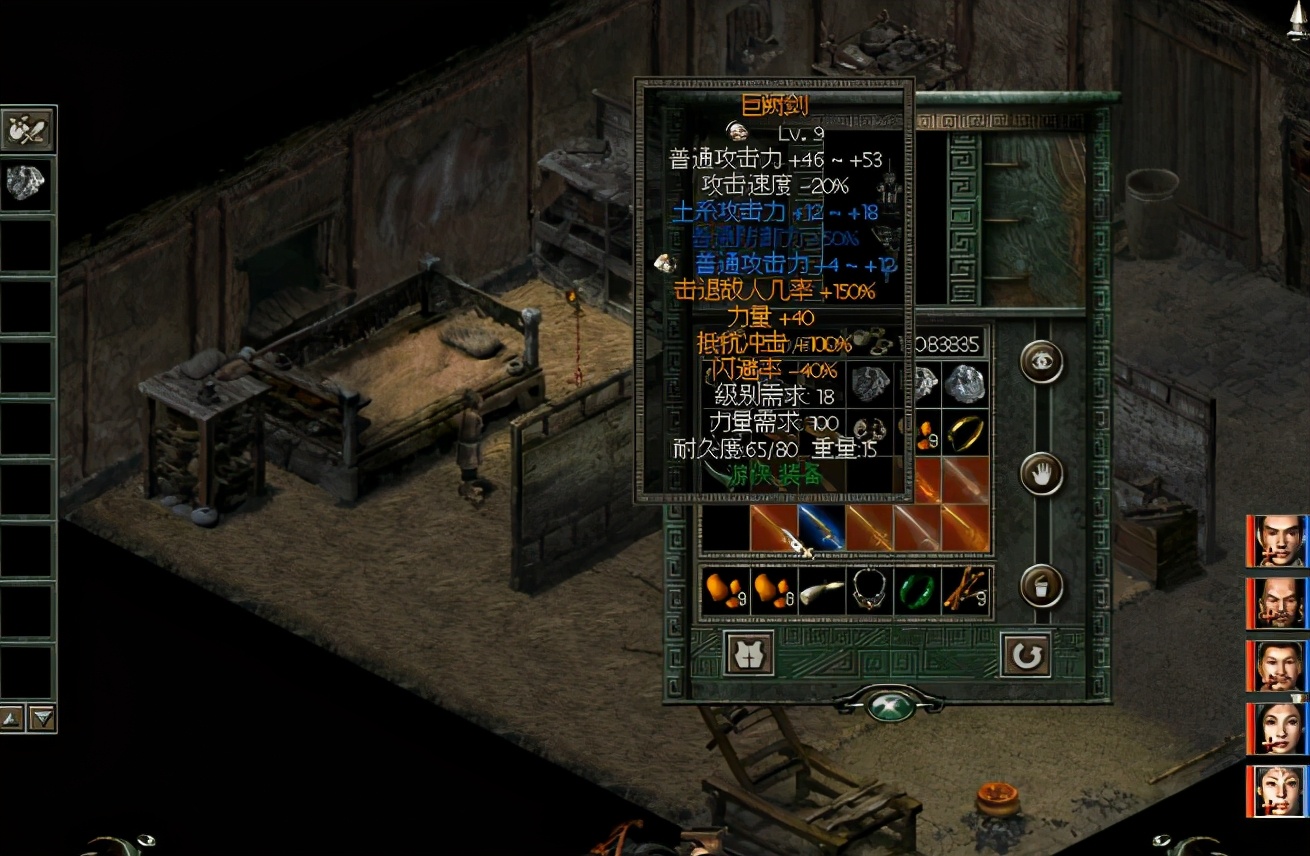This screenshot has height=856, width=1310.
Task: Select the blue-background sword in inventory
Action: tap(822, 528)
